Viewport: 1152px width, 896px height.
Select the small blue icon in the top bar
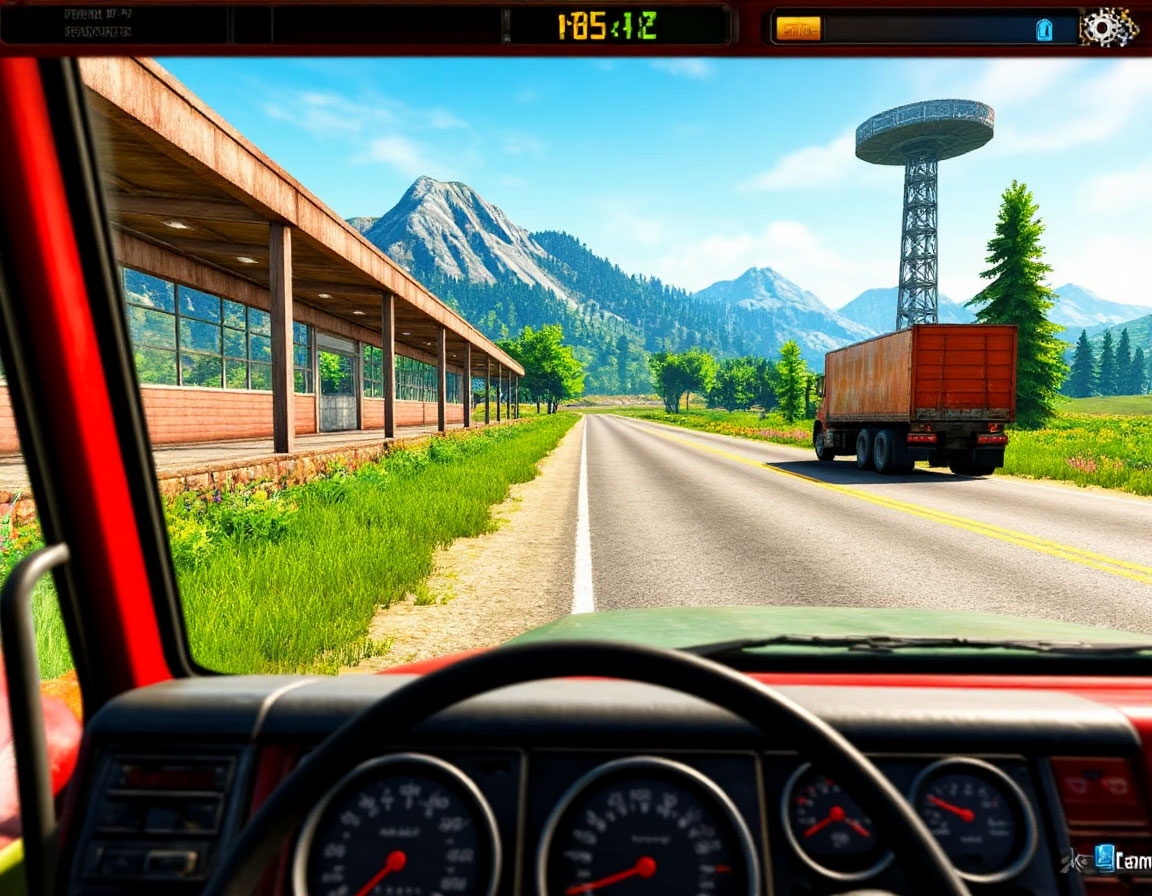tap(1044, 29)
